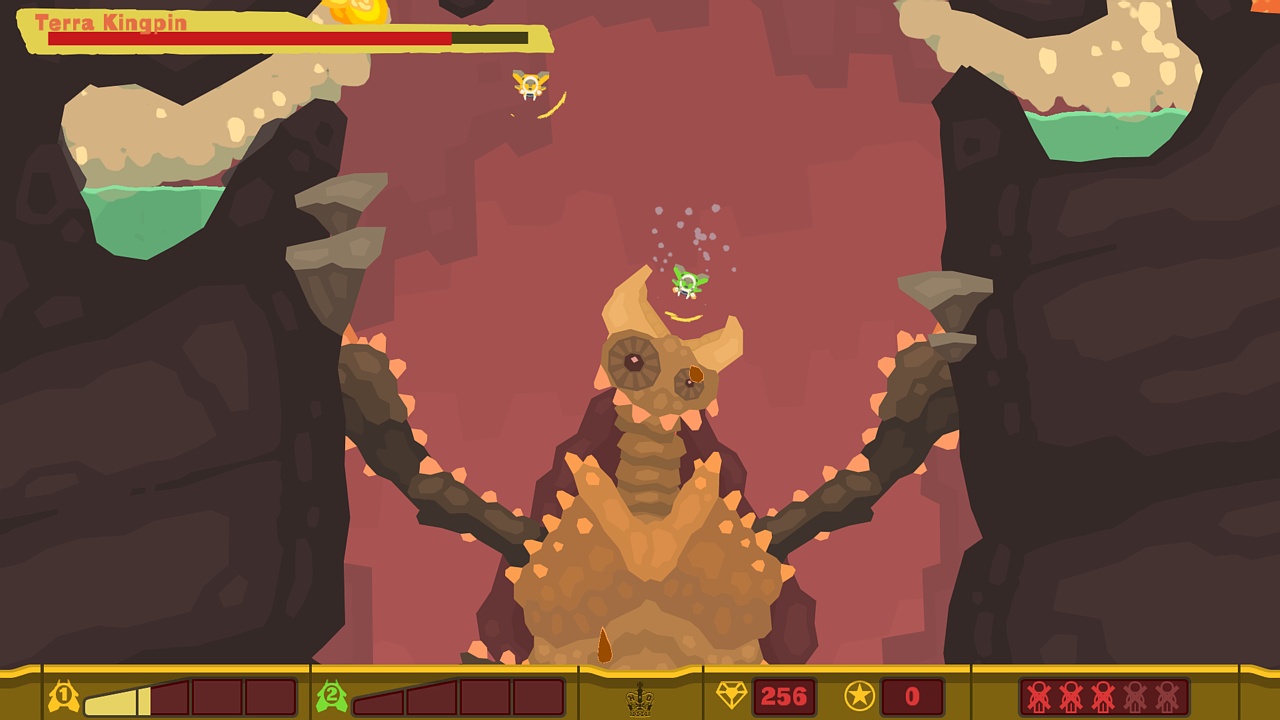The width and height of the screenshot is (1280, 720).
Task: Select the first rescued survivor icon
Action: pyautogui.click(x=1037, y=697)
